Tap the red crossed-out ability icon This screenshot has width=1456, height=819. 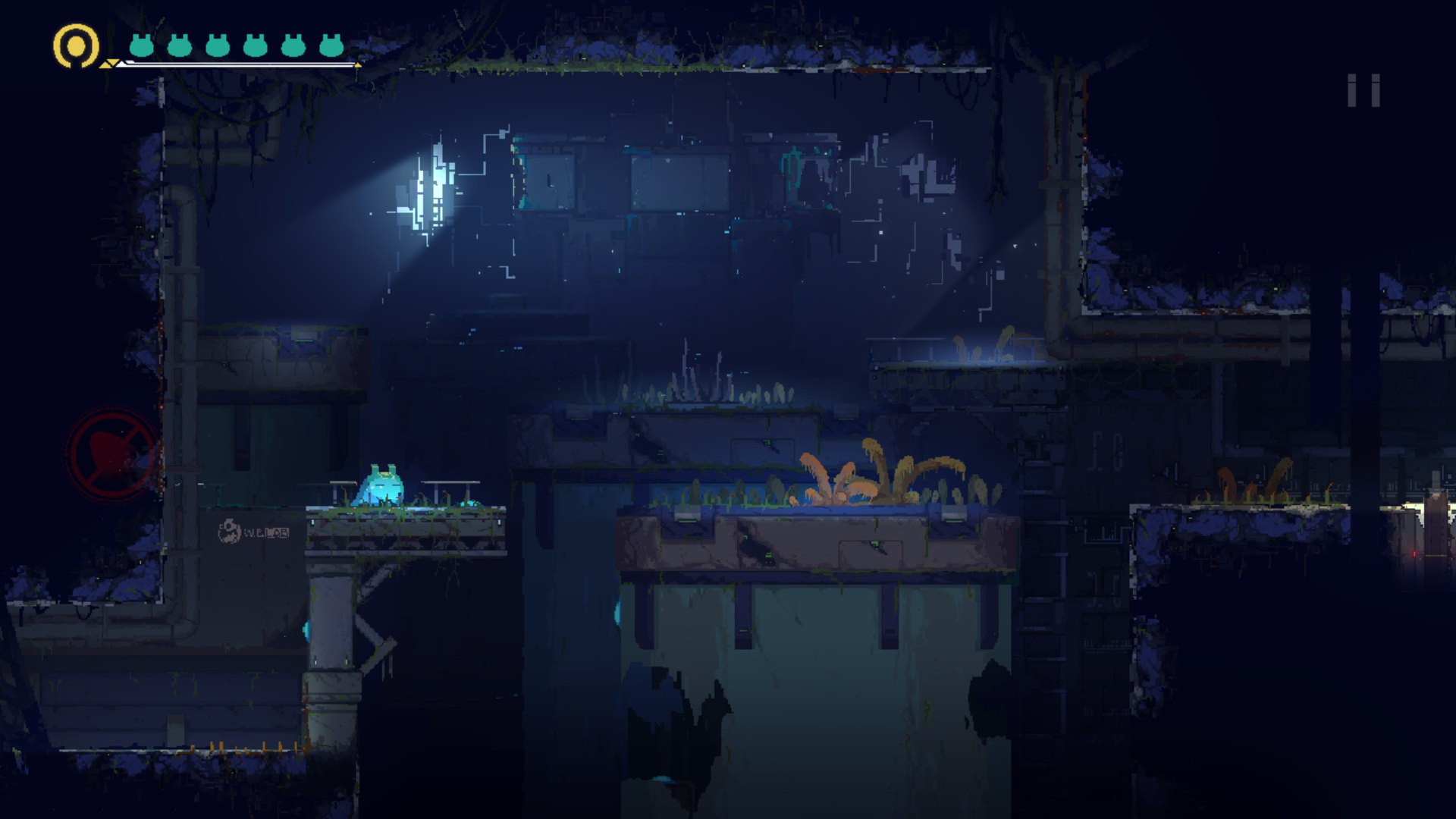click(x=112, y=454)
